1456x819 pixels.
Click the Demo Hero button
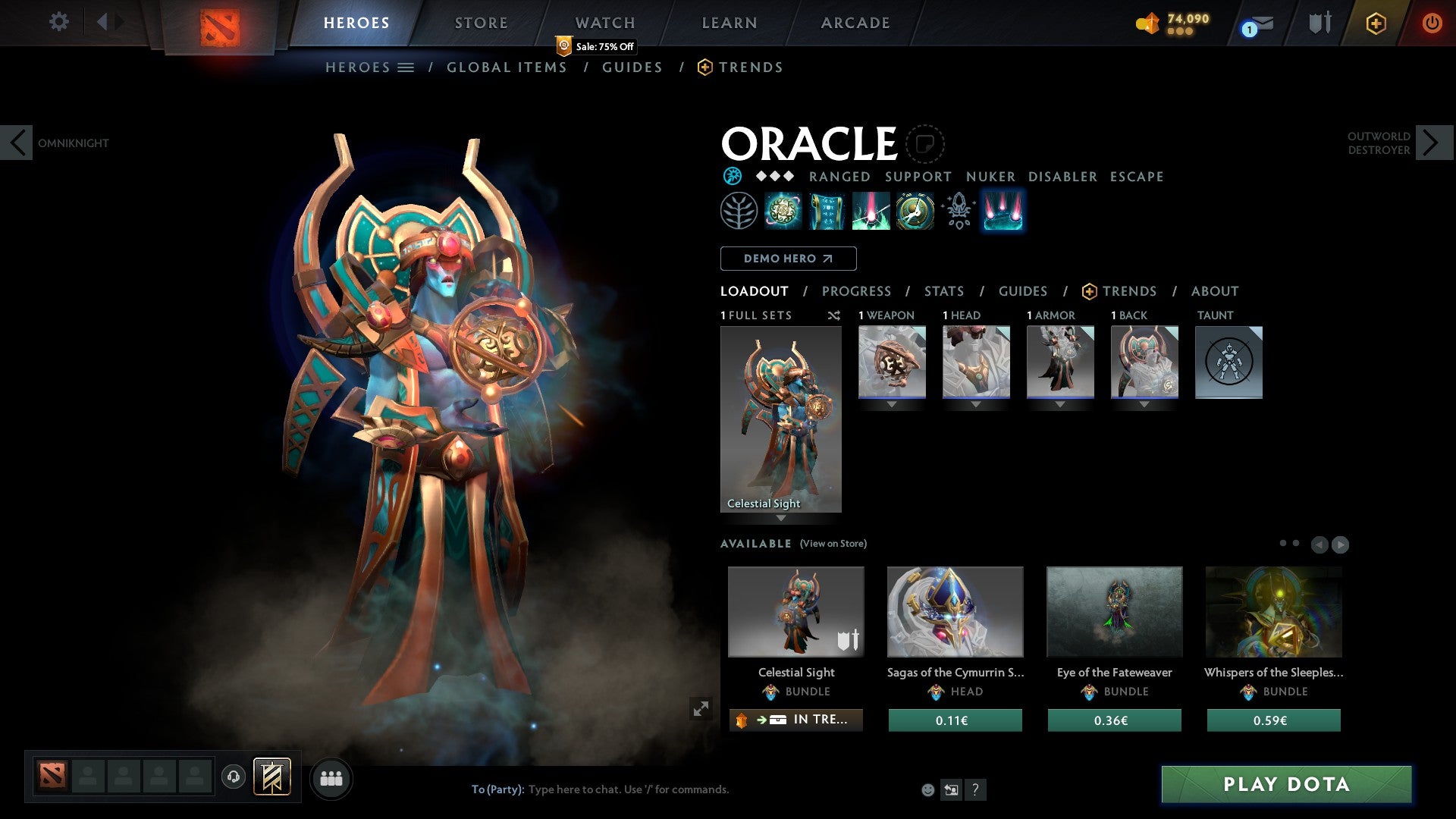pos(788,259)
